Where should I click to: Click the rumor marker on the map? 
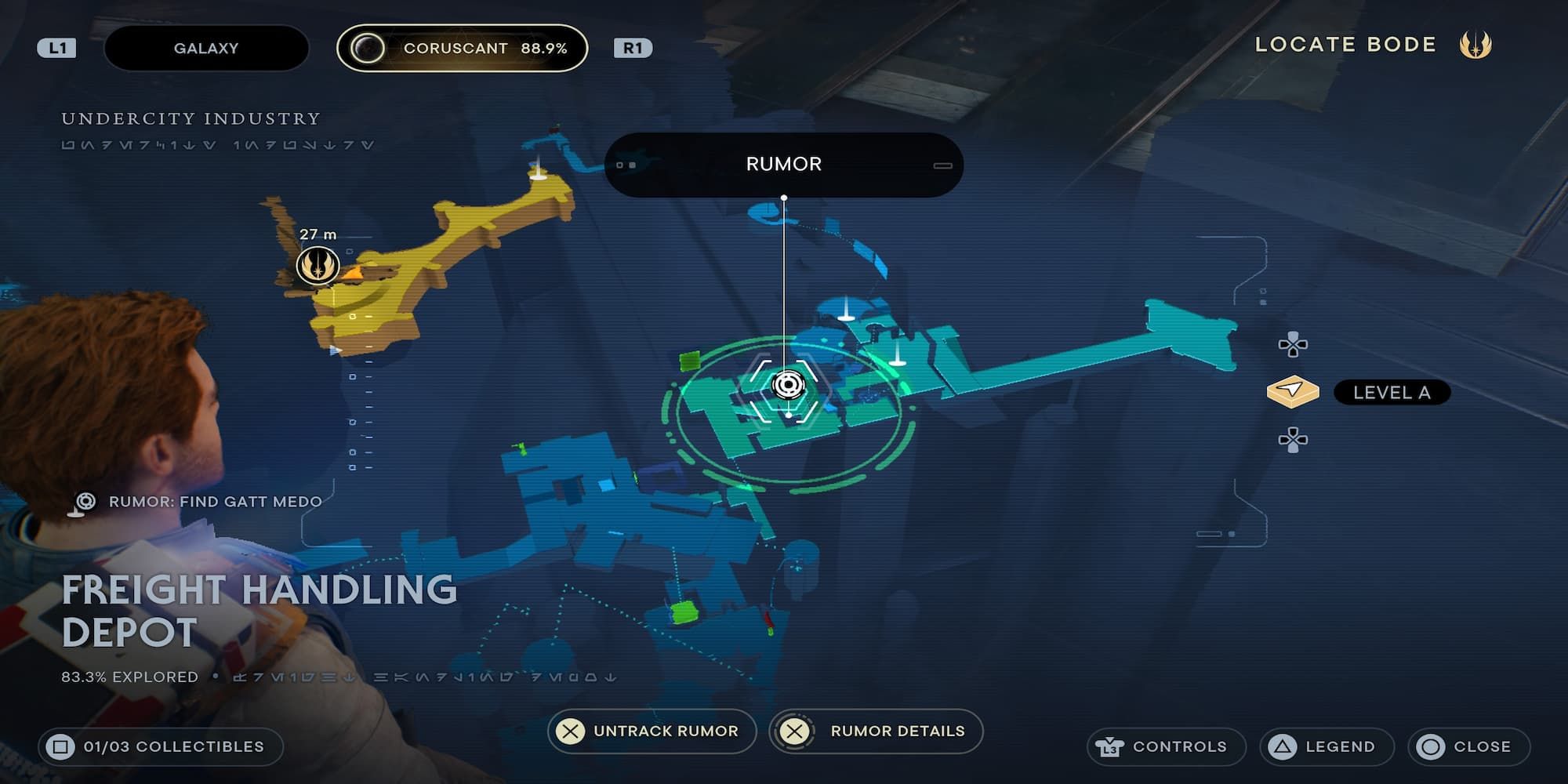point(787,385)
